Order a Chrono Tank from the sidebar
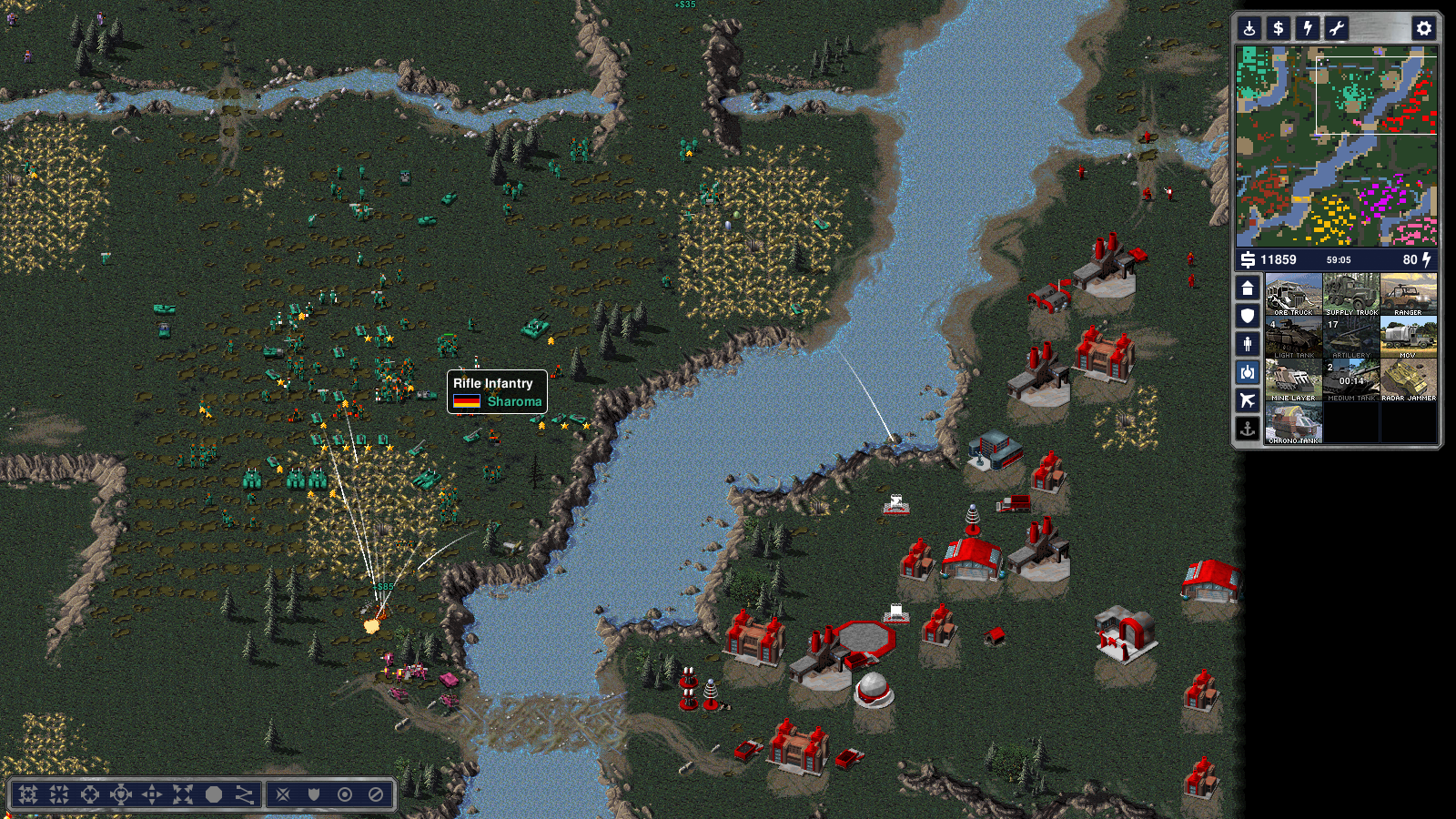1456x819 pixels. 1293,422
